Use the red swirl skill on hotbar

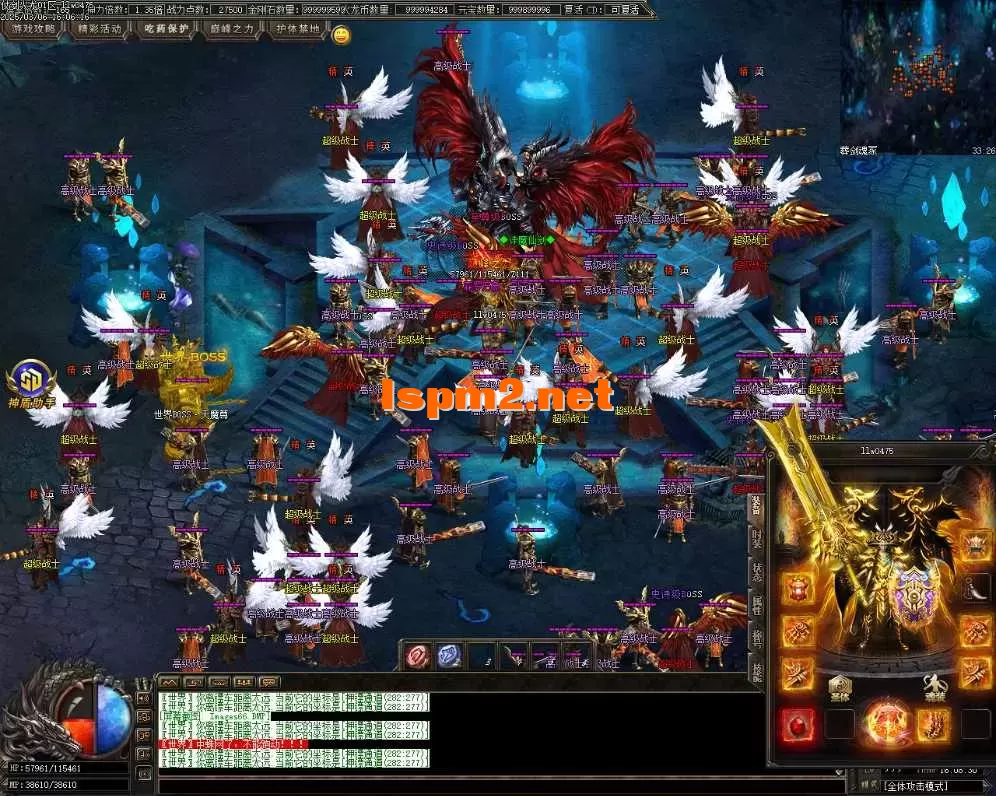(417, 656)
